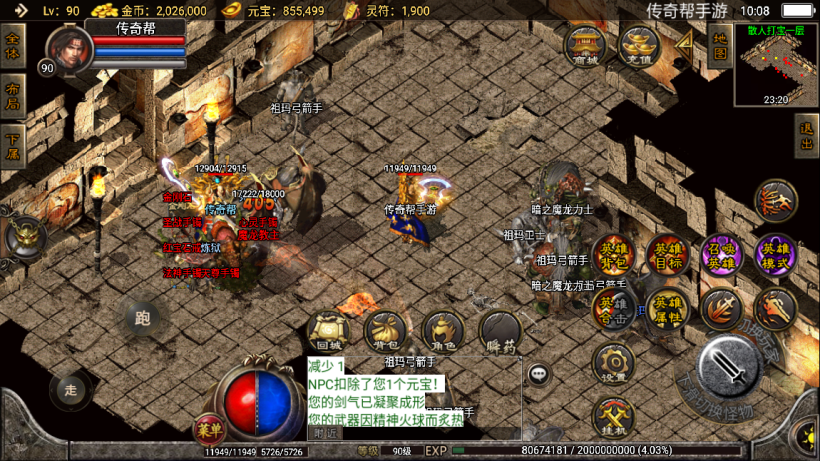Open the 商城 shop
This screenshot has width=820, height=461.
pos(585,46)
